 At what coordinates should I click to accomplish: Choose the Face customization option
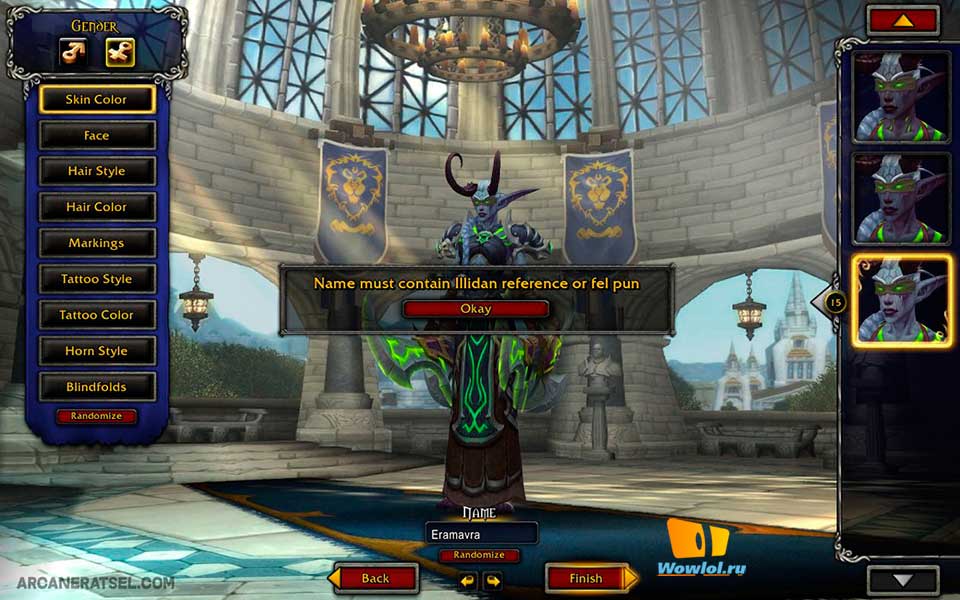coord(97,135)
